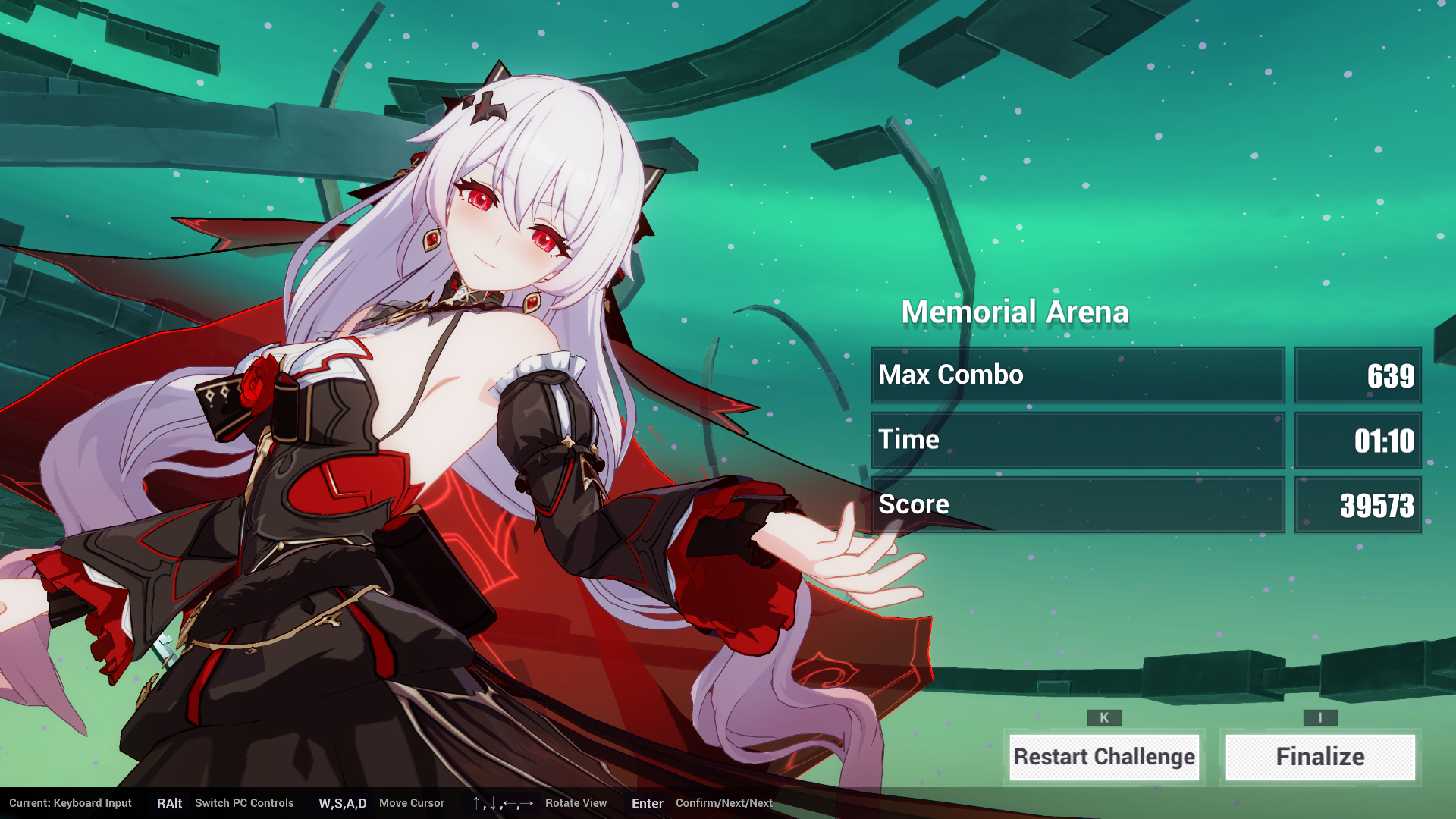The height and width of the screenshot is (819, 1456).
Task: Select the Max Combo row
Action: pyautogui.click(x=1078, y=375)
